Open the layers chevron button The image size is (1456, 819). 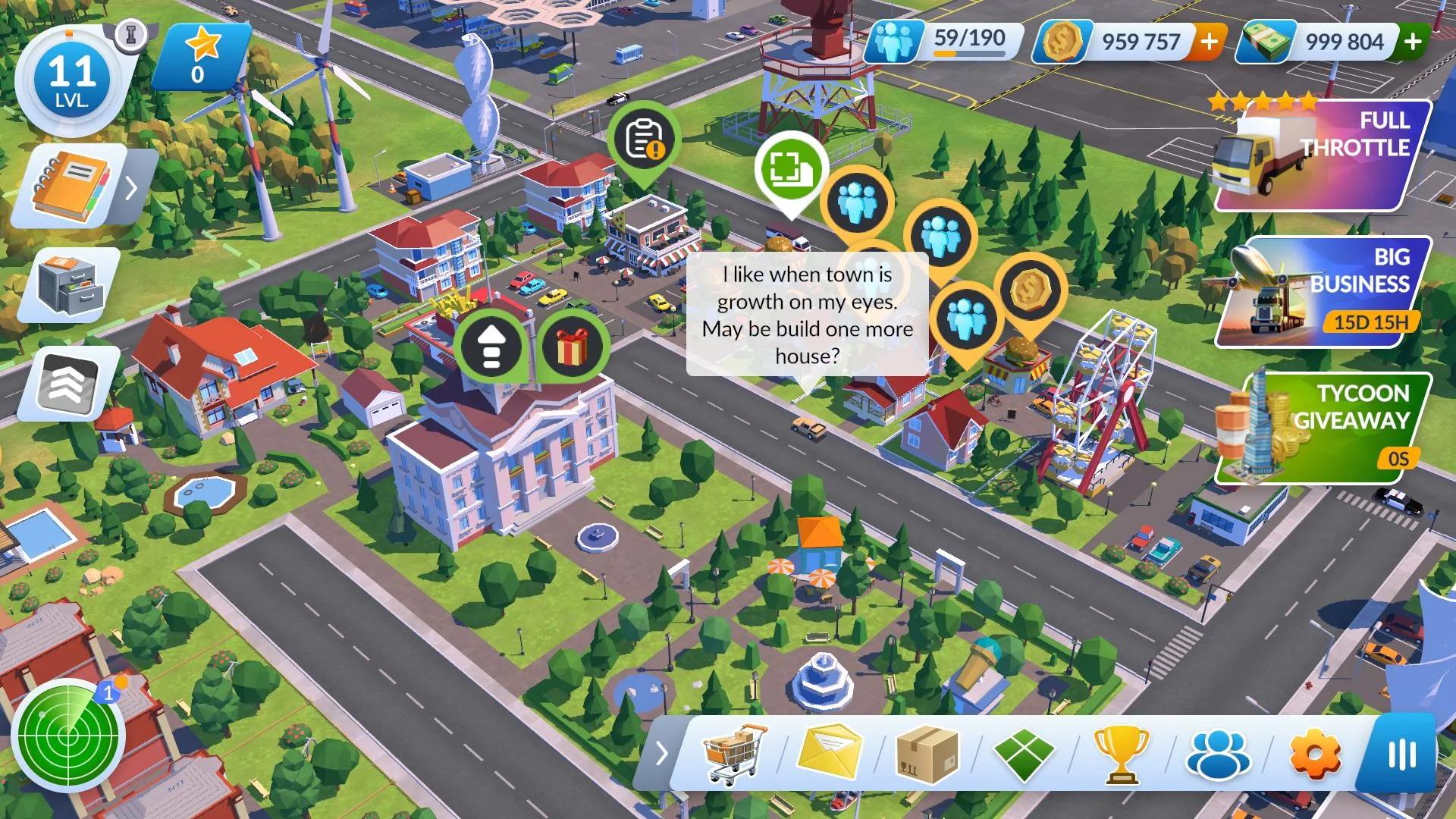coord(70,383)
